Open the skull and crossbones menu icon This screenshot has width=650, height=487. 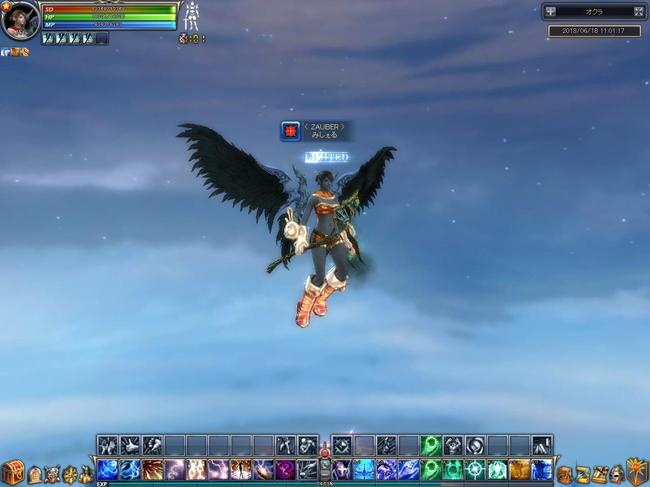point(52,474)
